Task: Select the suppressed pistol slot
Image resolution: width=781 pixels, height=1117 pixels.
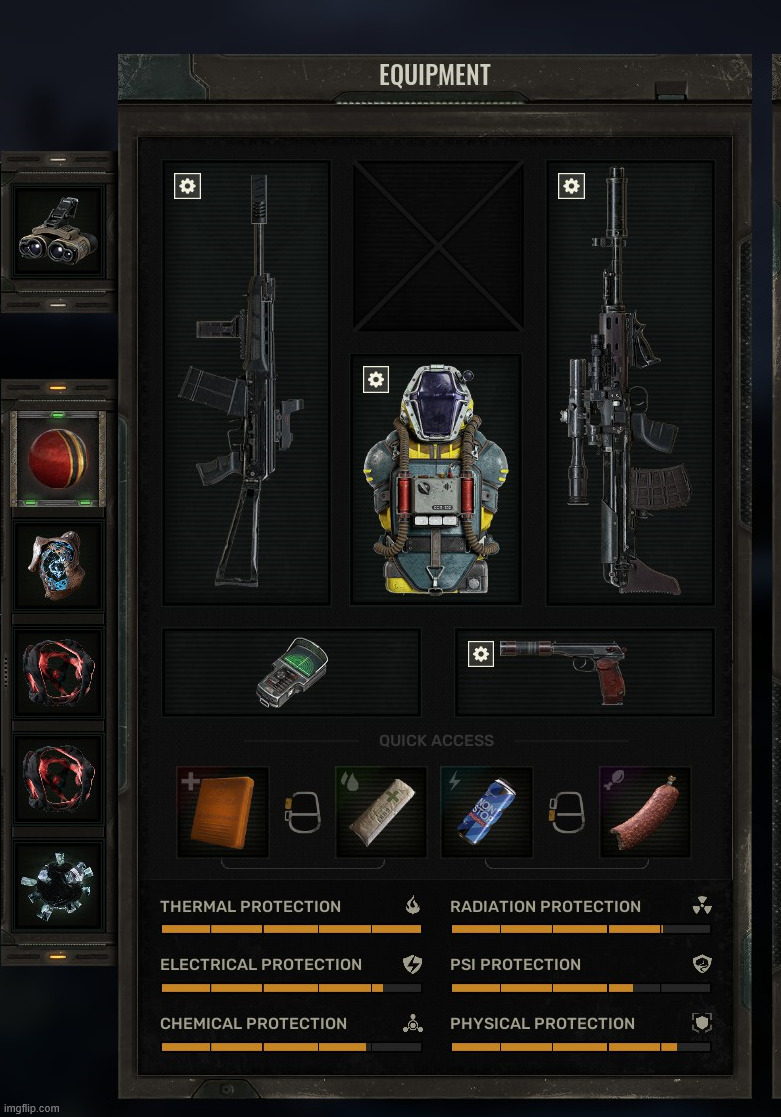Action: coord(585,672)
